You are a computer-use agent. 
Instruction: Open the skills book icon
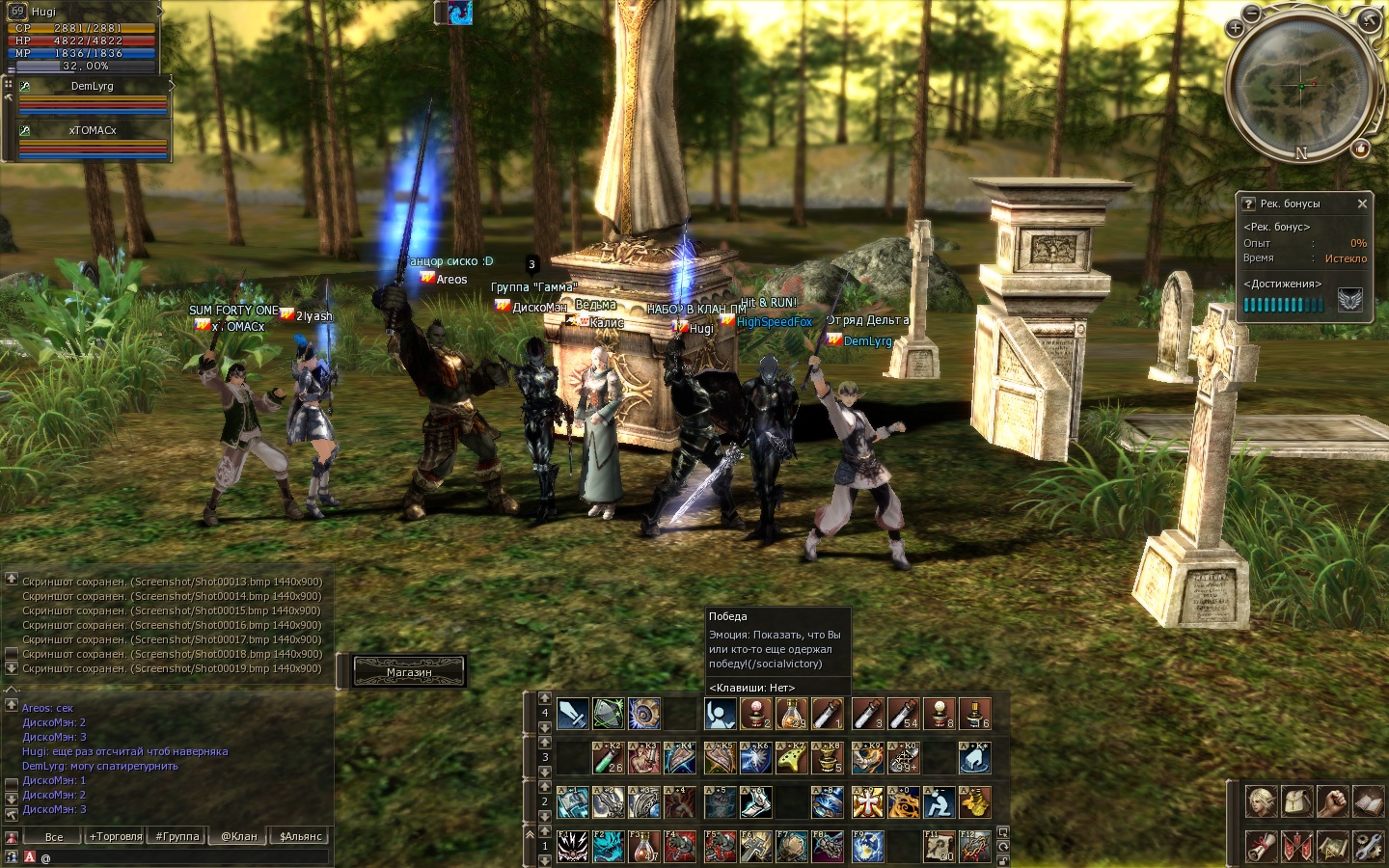[x=1369, y=801]
